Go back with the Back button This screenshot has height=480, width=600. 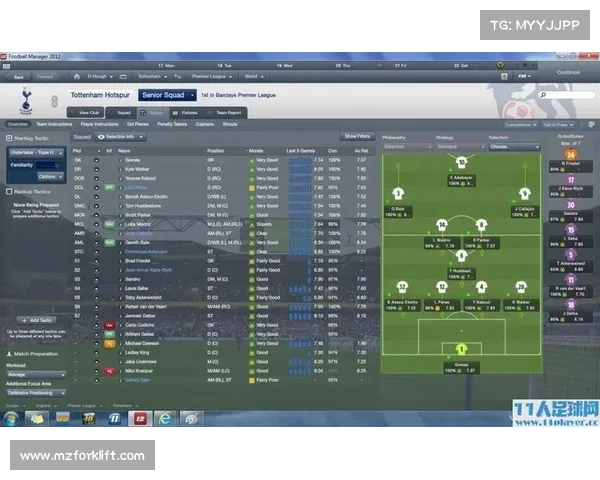(18, 76)
